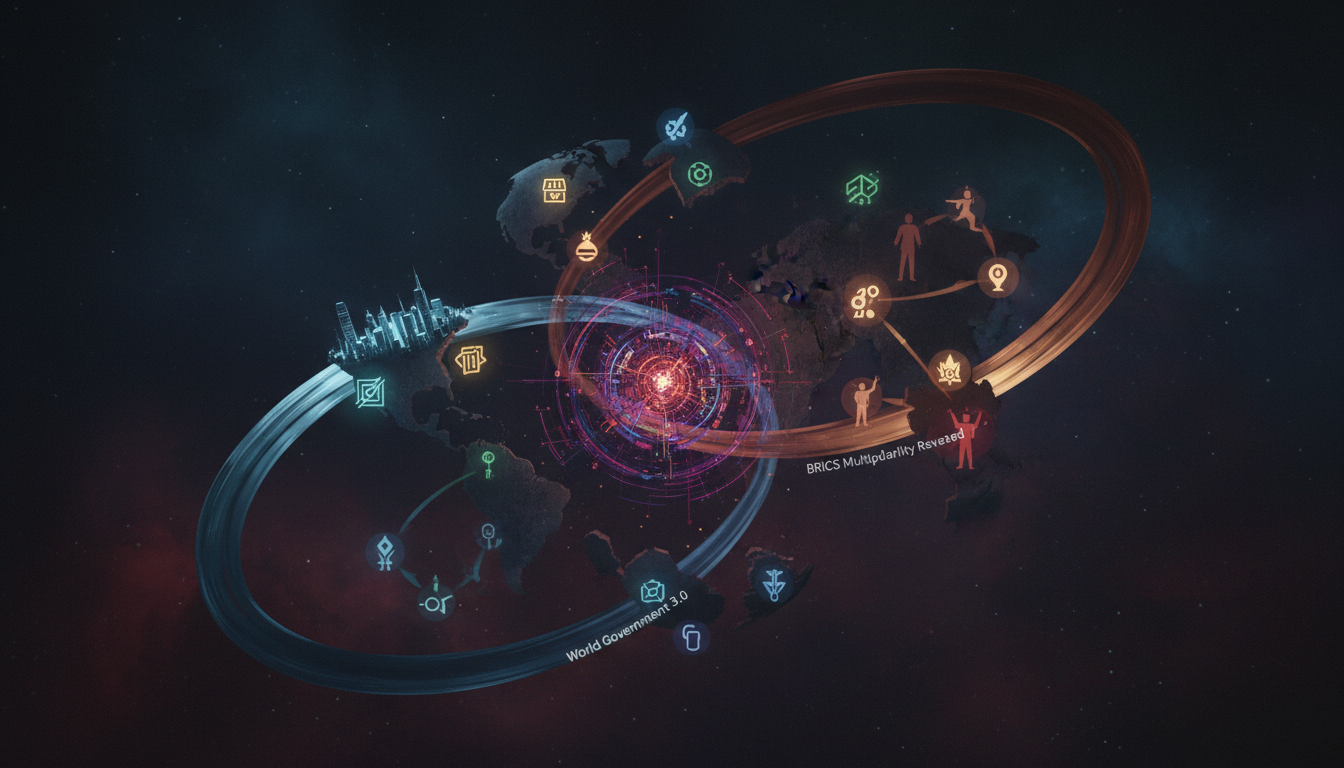Select the orange striped bomb marker
1344x768 pixels.
[x=585, y=248]
